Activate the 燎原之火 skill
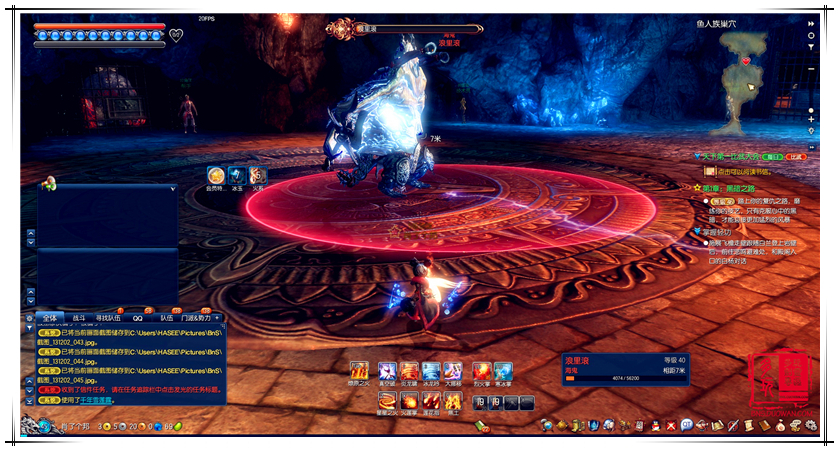839x451 pixels. pos(360,371)
